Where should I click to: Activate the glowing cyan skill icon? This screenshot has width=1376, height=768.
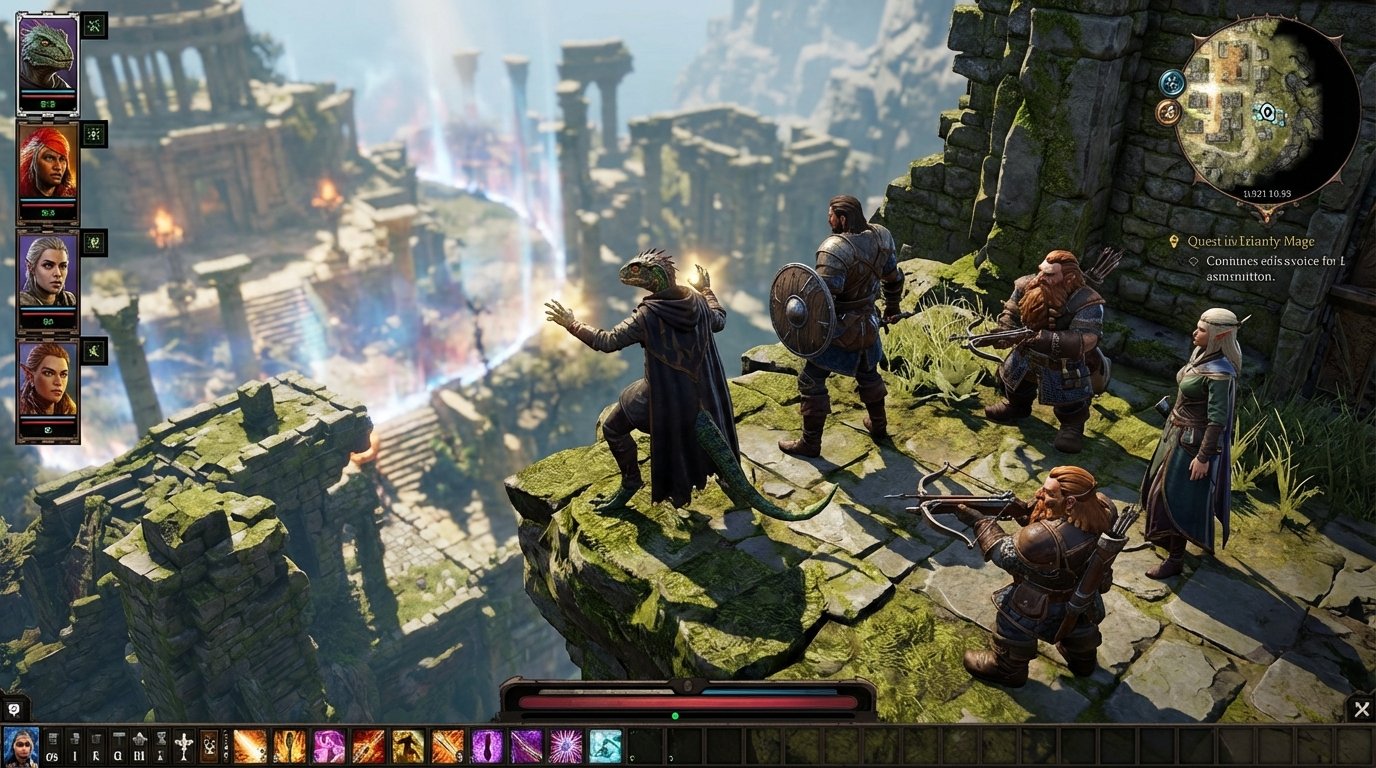click(604, 746)
